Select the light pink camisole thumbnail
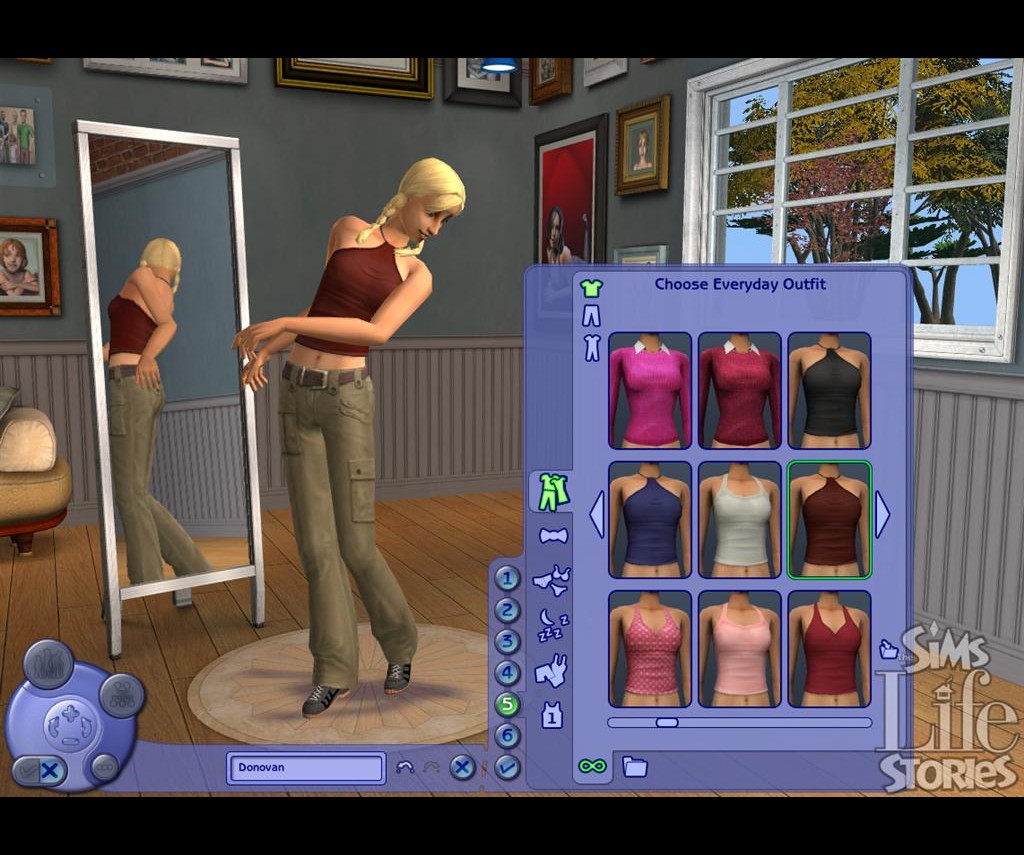The width and height of the screenshot is (1024, 855). pos(739,648)
